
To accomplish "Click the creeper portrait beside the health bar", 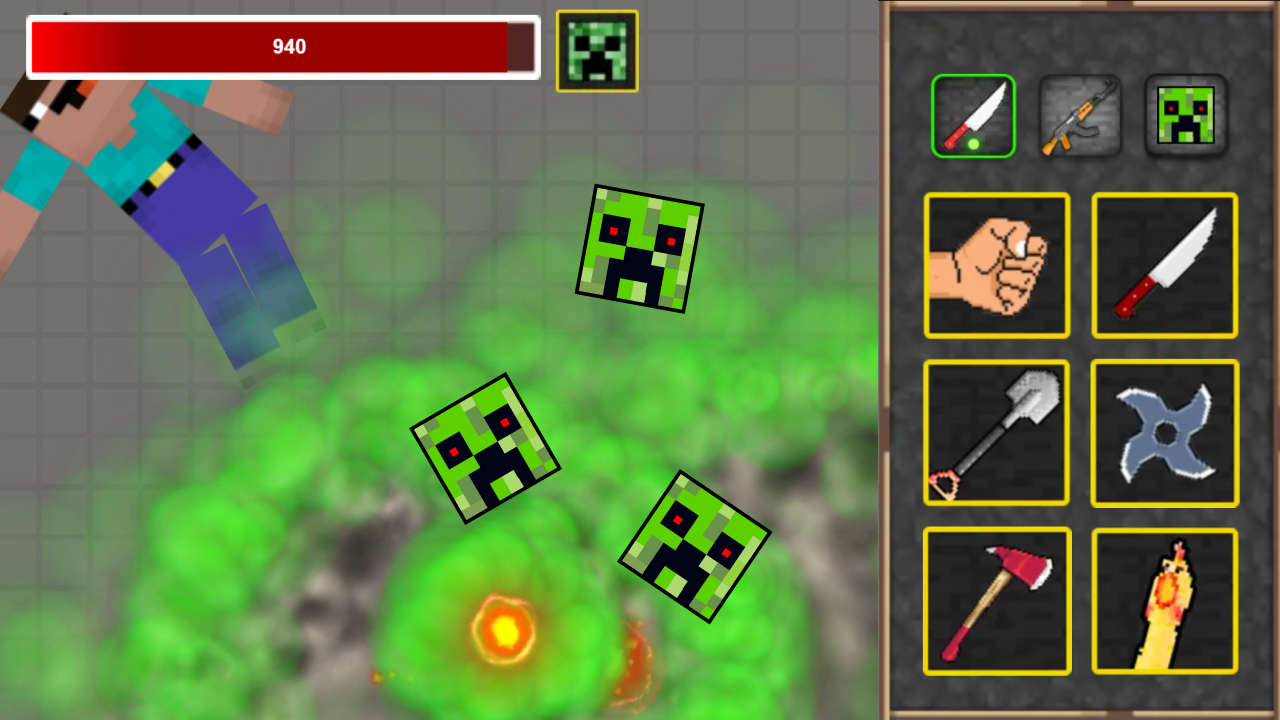I will [x=596, y=50].
